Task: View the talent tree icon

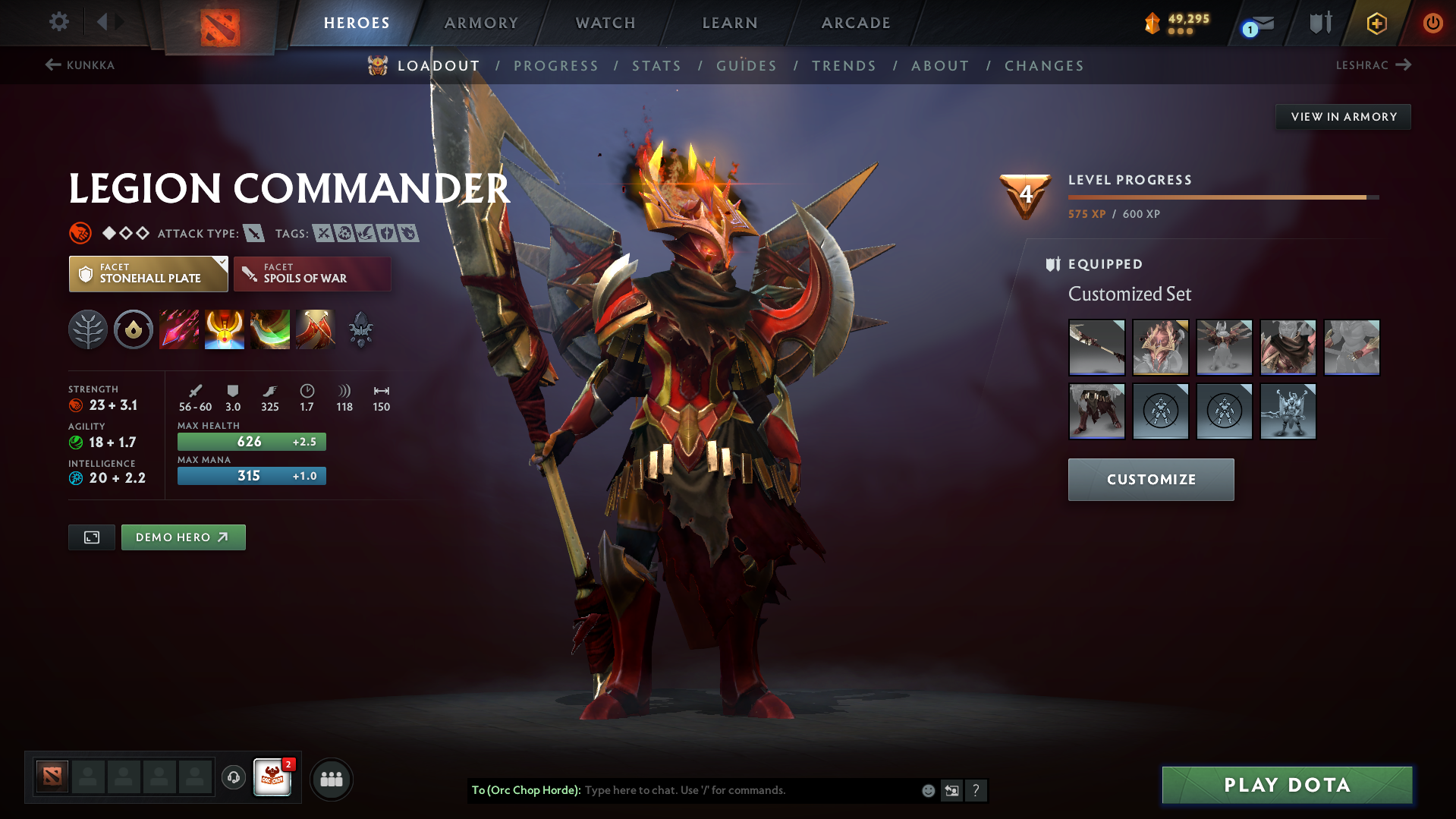Action: click(88, 329)
